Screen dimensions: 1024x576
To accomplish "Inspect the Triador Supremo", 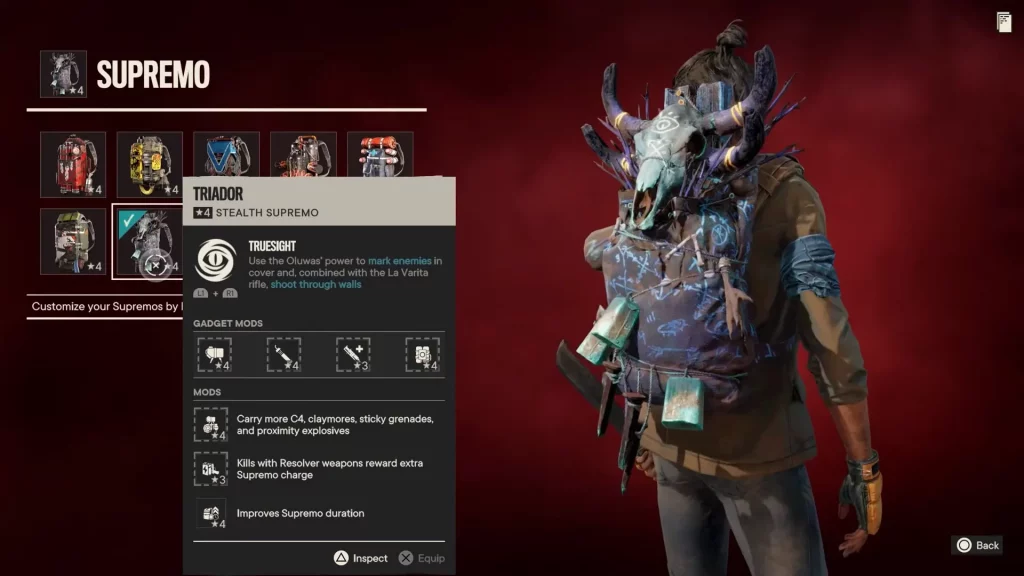I will click(361, 558).
